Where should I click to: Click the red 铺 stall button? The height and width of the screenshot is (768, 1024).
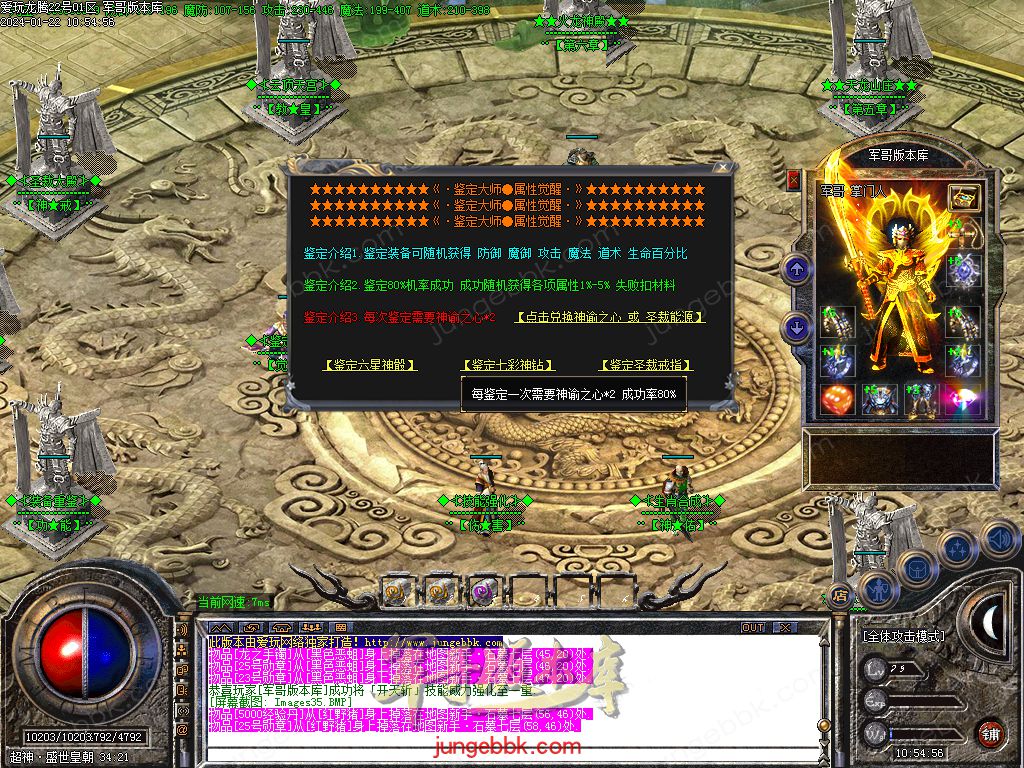(x=990, y=733)
